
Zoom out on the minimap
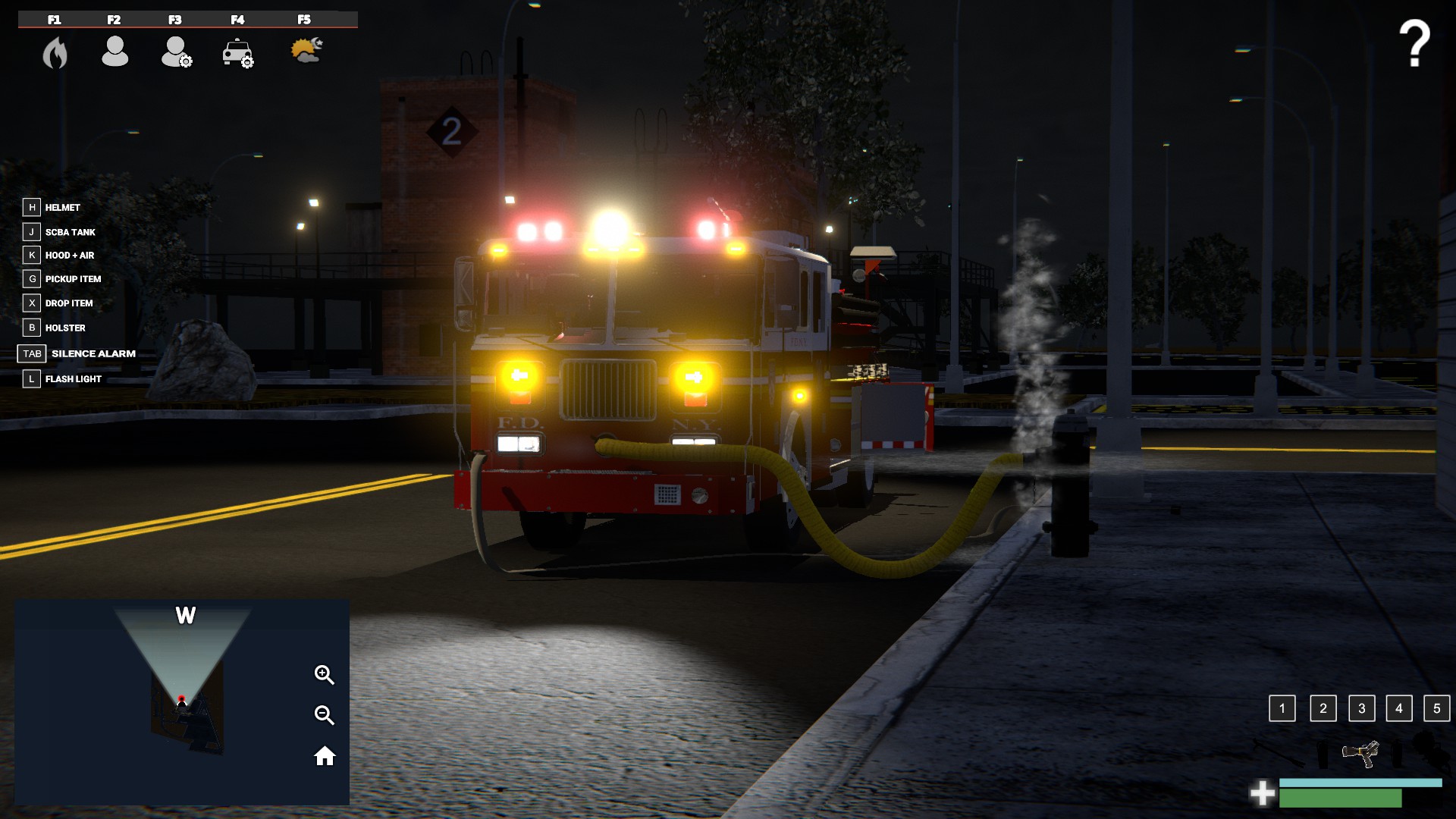tap(325, 714)
